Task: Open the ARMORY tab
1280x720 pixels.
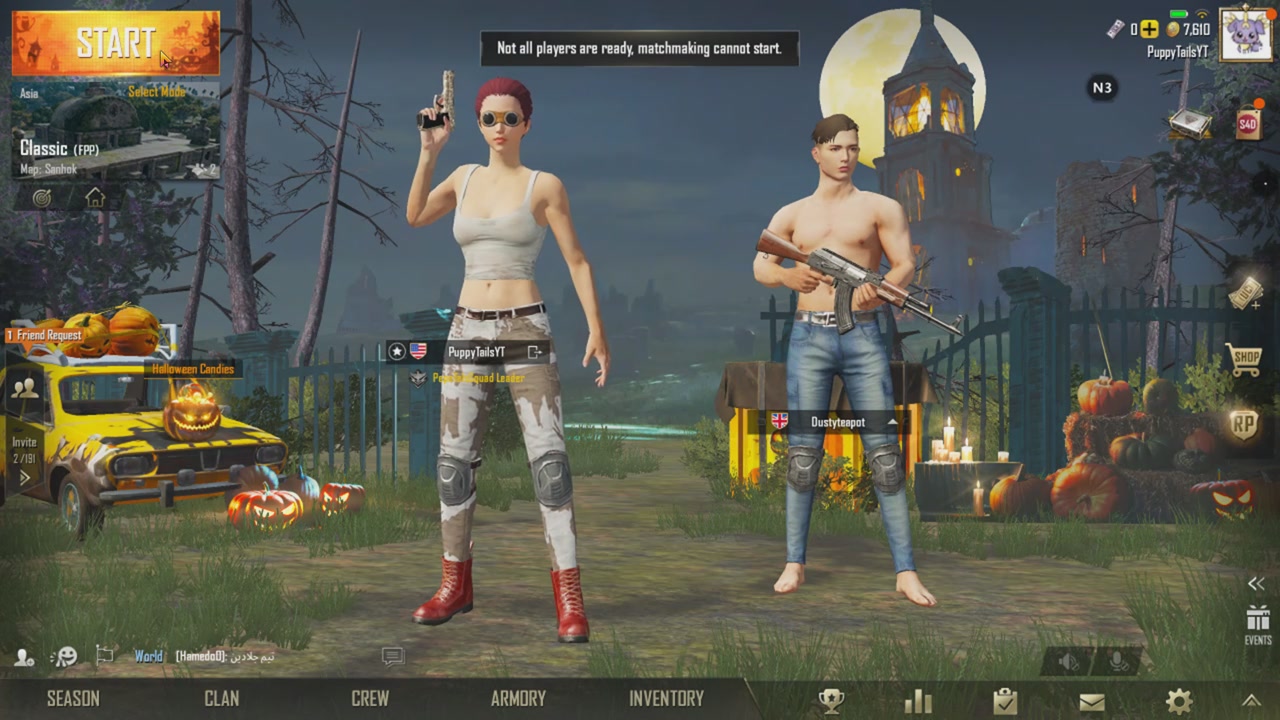Action: pos(517,698)
